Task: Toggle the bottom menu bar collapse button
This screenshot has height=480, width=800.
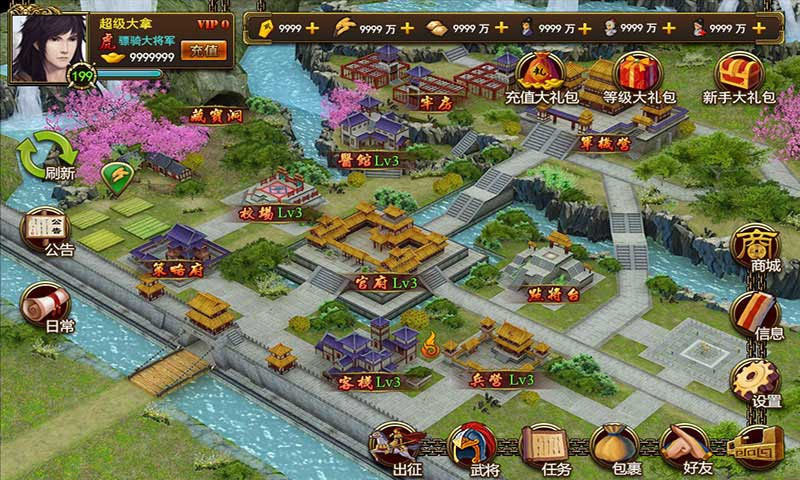Action: click(x=757, y=447)
